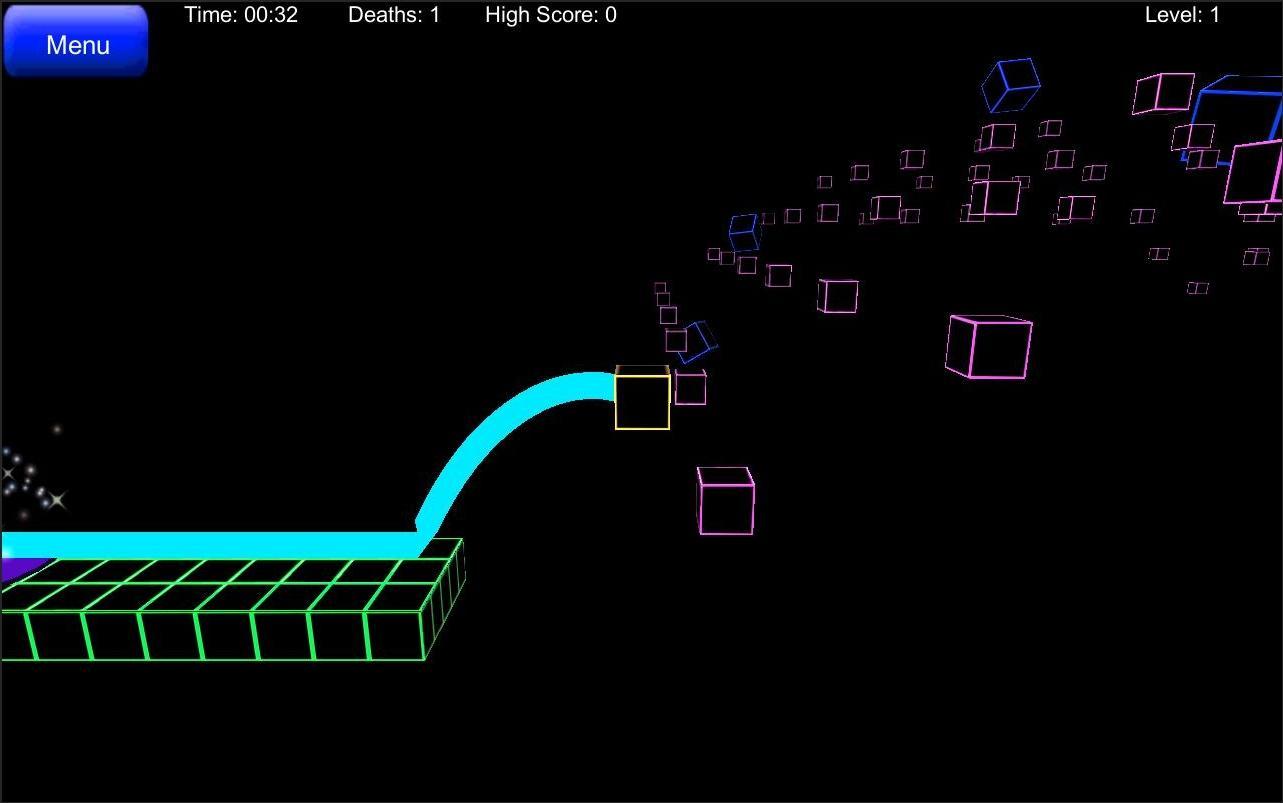Select the magenta cube near the cluster center

(x=836, y=295)
